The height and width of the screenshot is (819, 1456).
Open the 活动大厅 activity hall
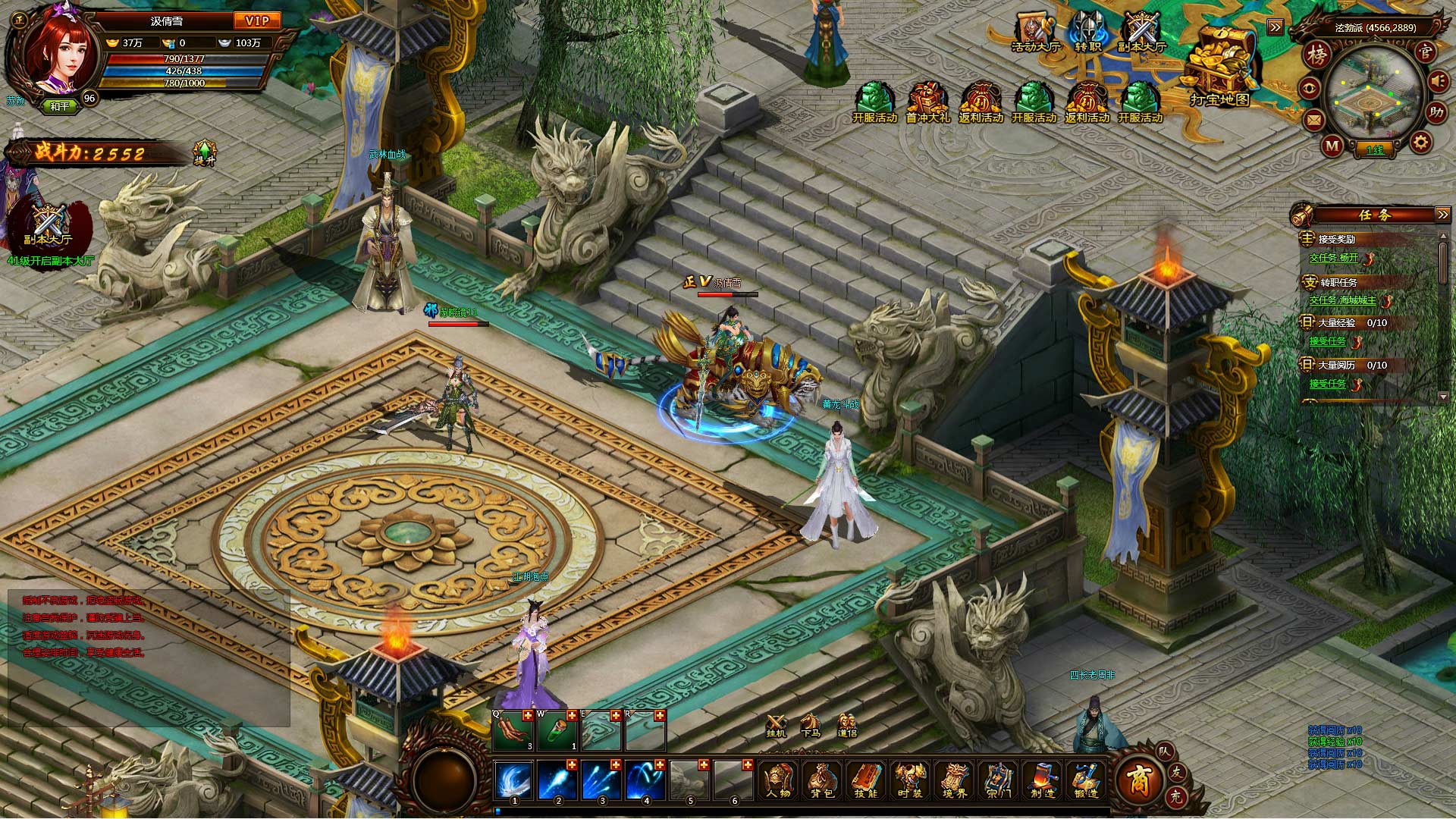(1034, 32)
